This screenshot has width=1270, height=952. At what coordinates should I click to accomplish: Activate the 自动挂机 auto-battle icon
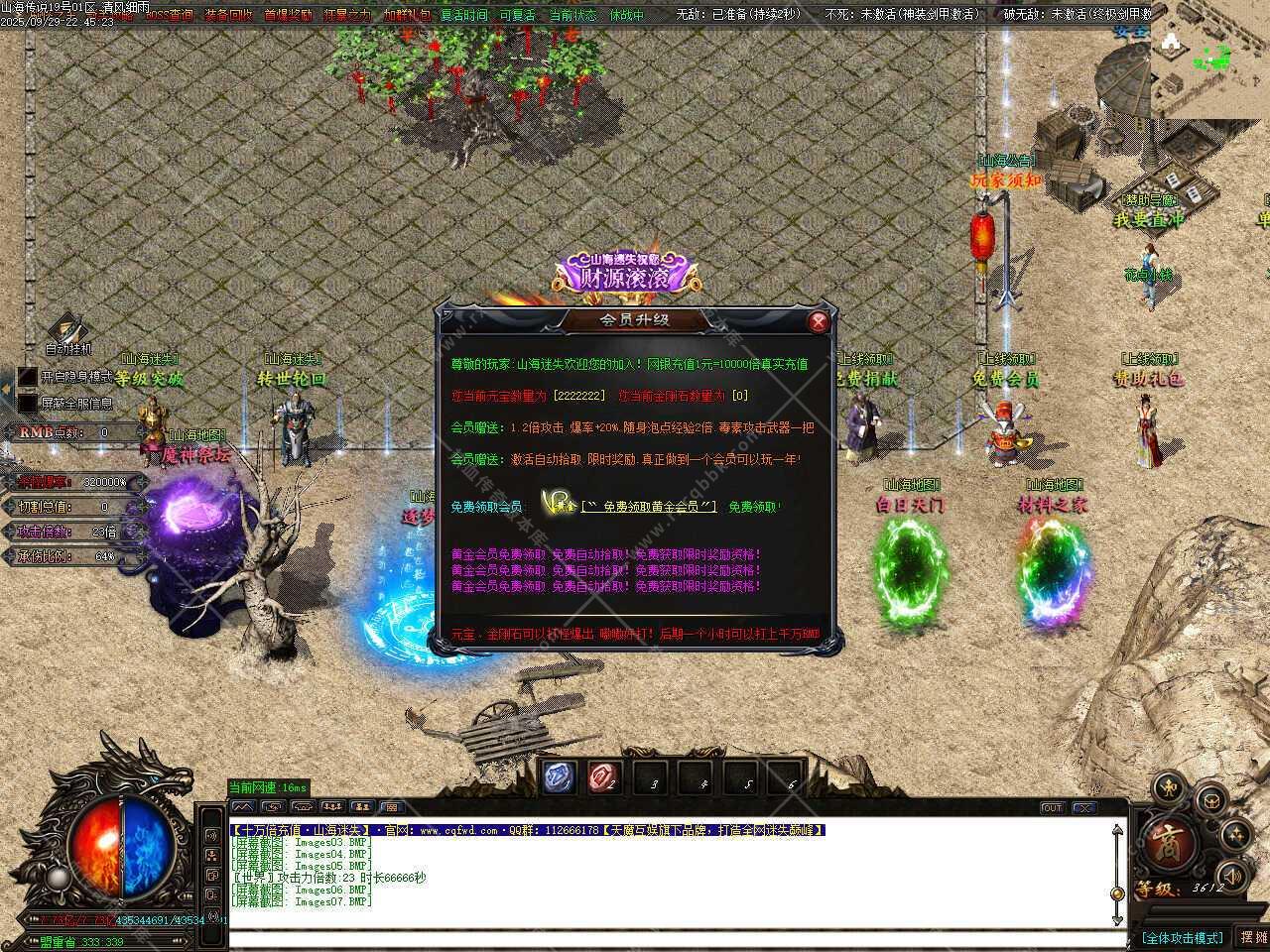tap(67, 330)
